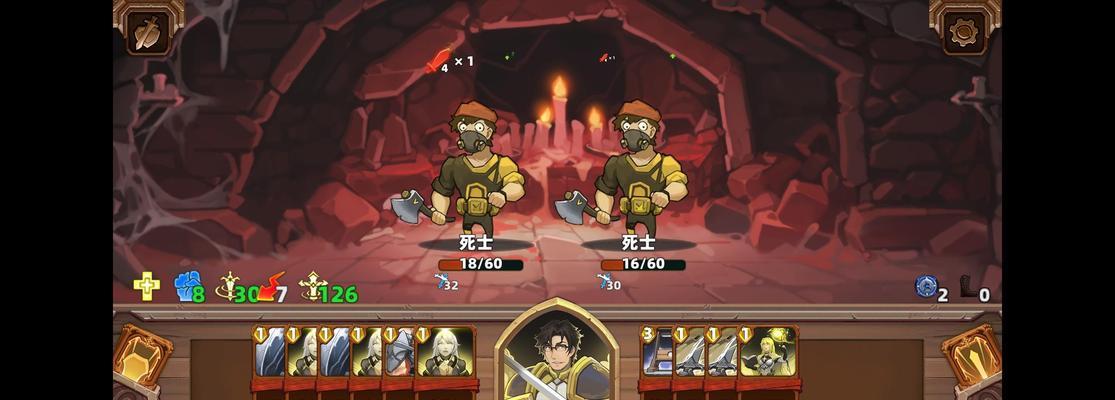1115x400 pixels.
Task: Inspect the yellow cross buff icon
Action: pos(147,288)
